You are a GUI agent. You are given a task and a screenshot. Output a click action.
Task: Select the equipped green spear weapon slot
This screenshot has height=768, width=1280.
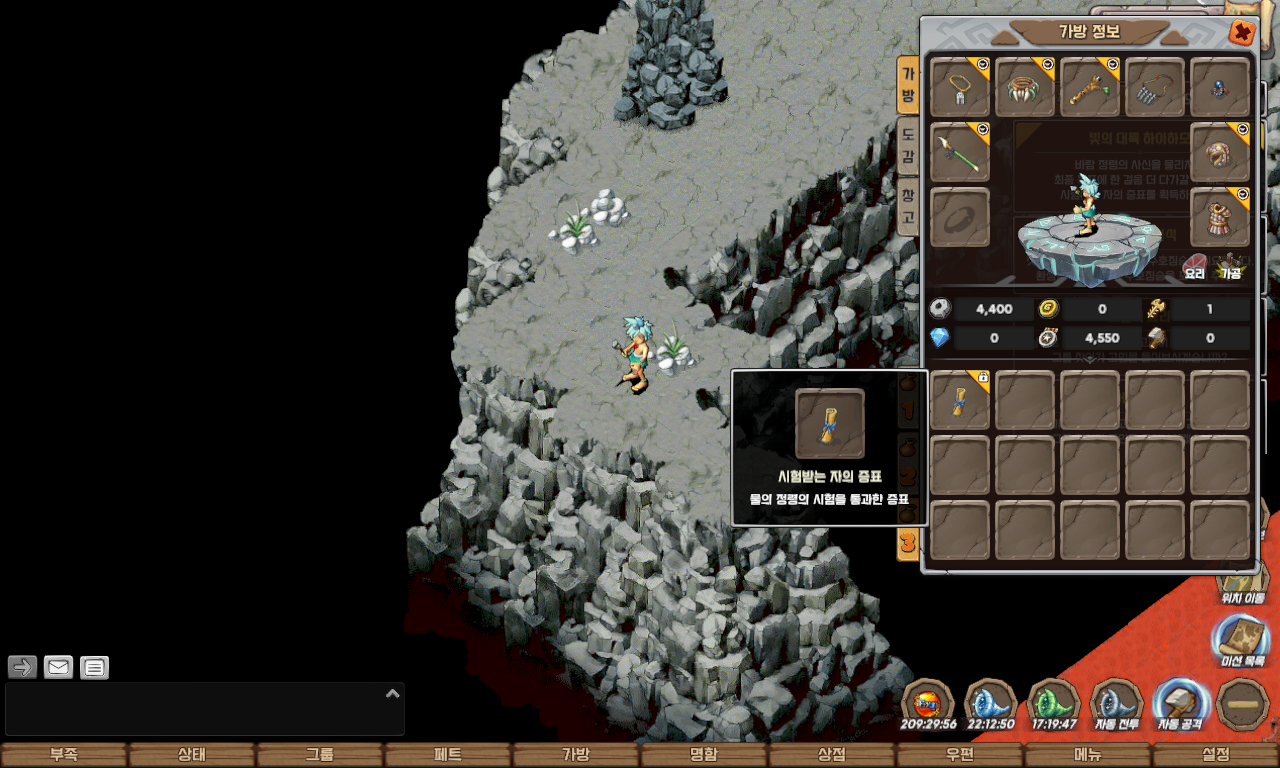coord(960,152)
